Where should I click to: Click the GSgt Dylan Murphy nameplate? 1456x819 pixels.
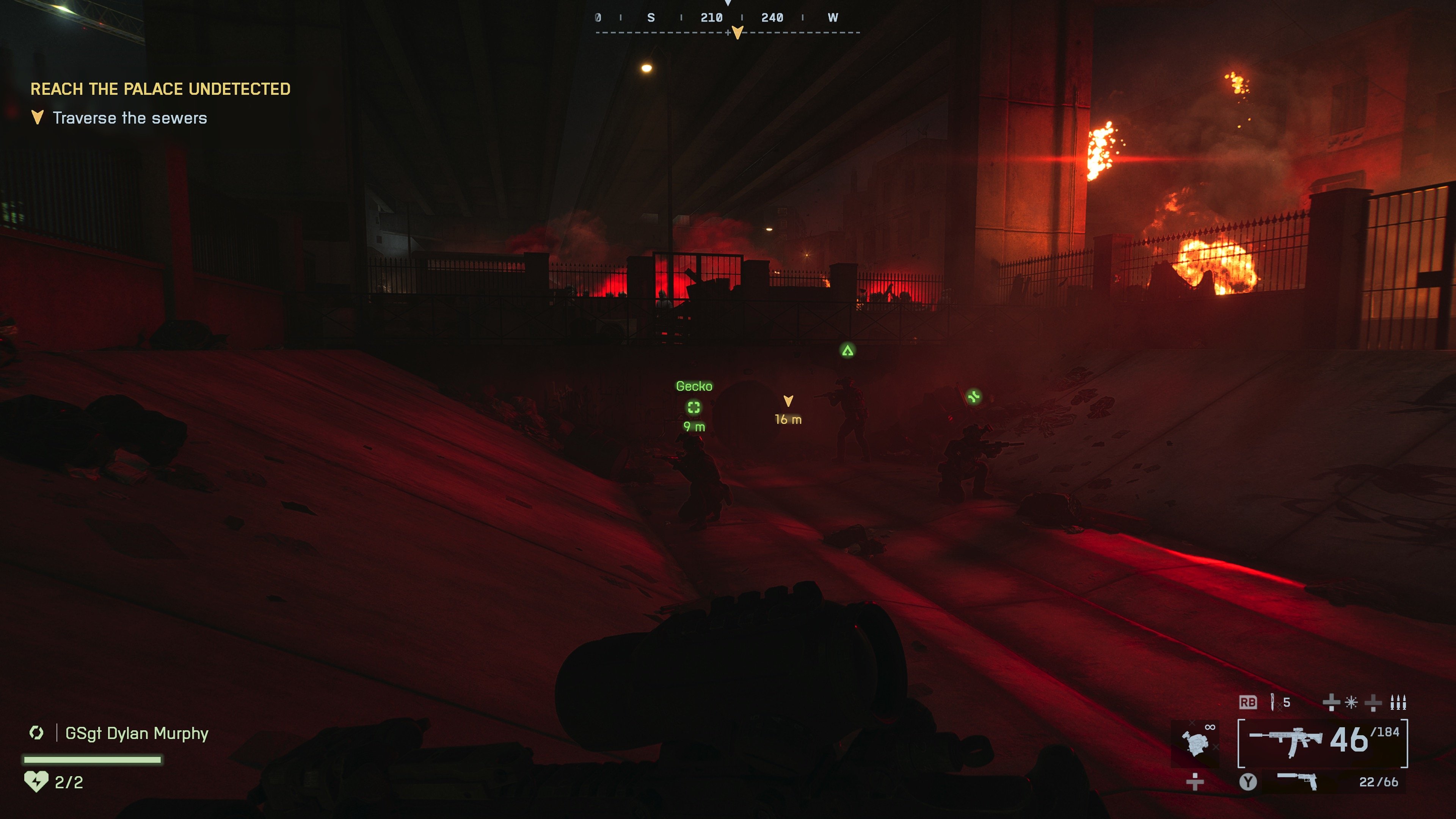(137, 733)
